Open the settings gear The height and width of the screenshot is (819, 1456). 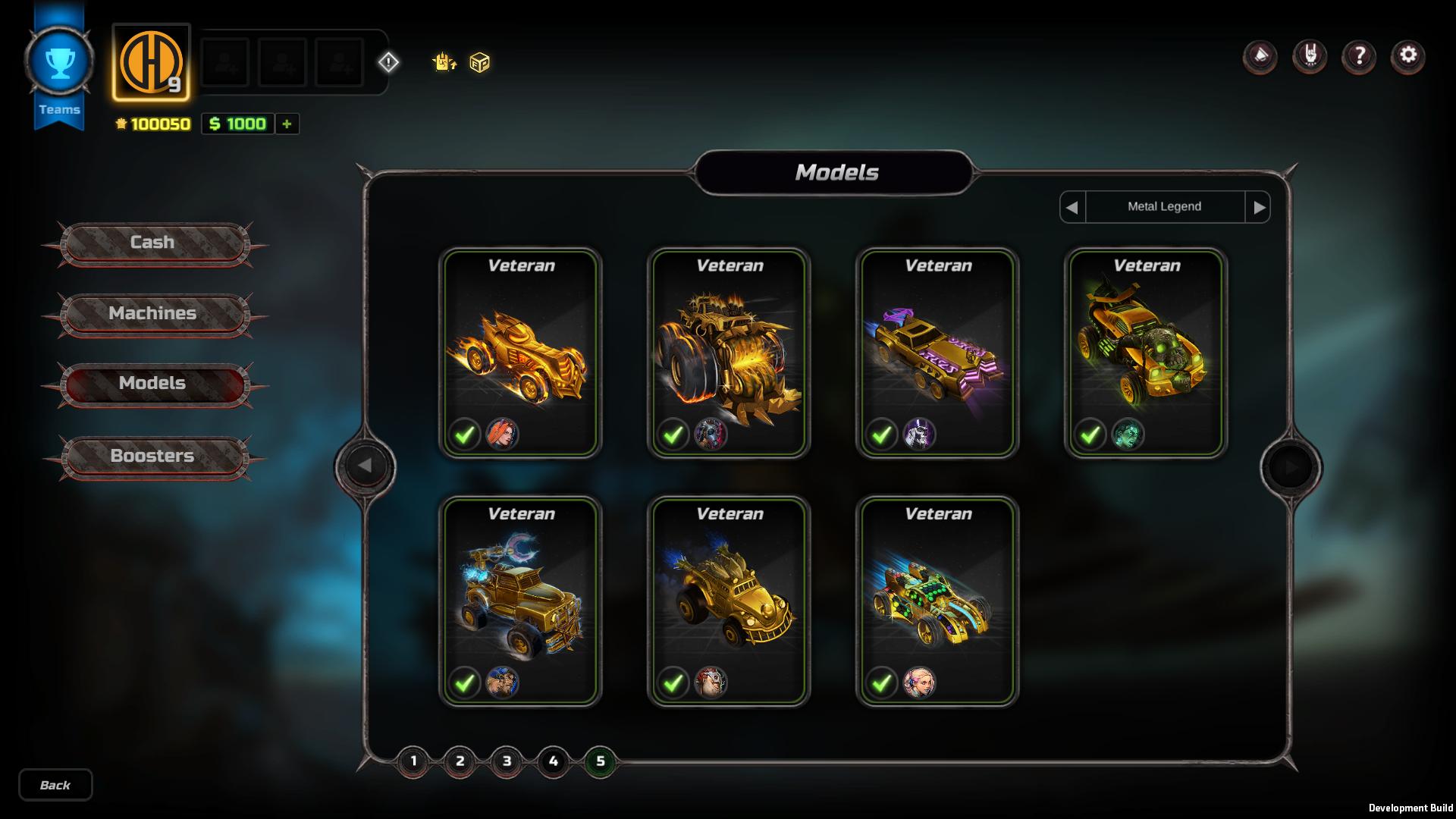pos(1409,57)
